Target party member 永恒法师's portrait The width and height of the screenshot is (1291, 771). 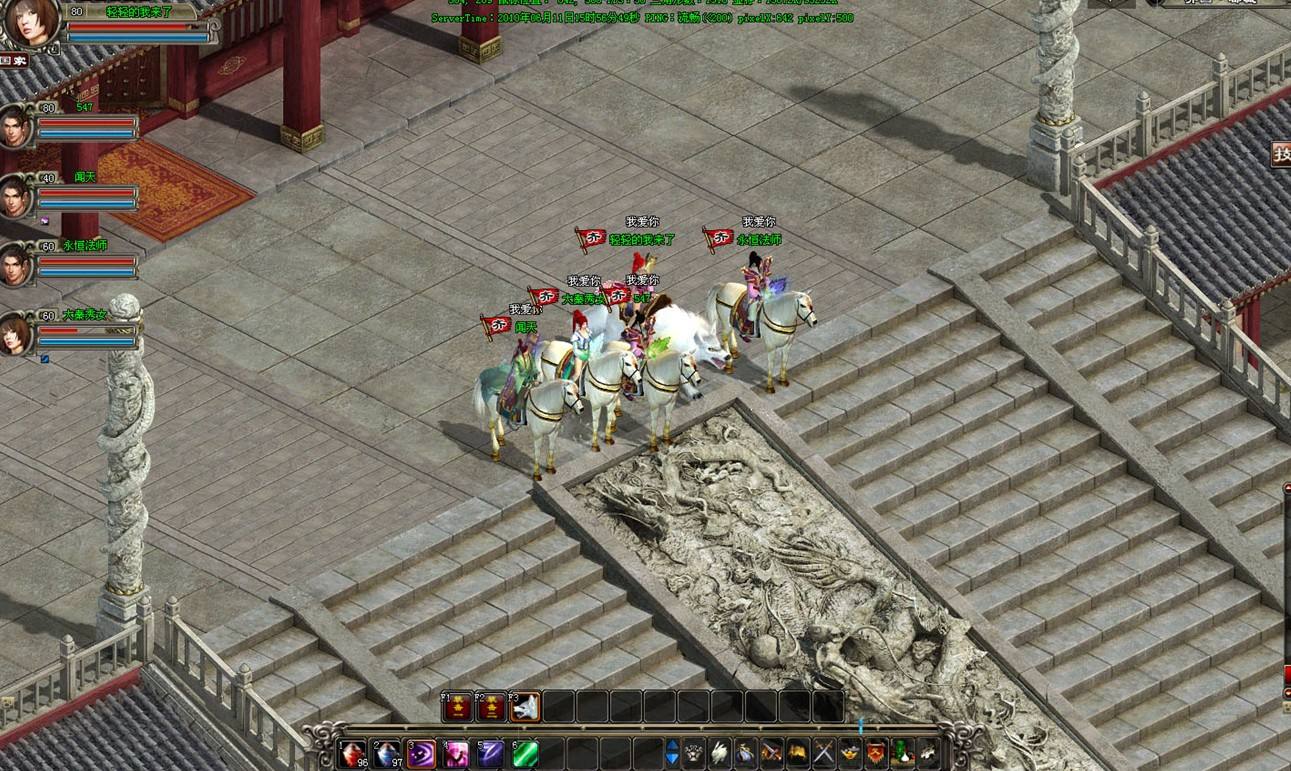tap(16, 266)
